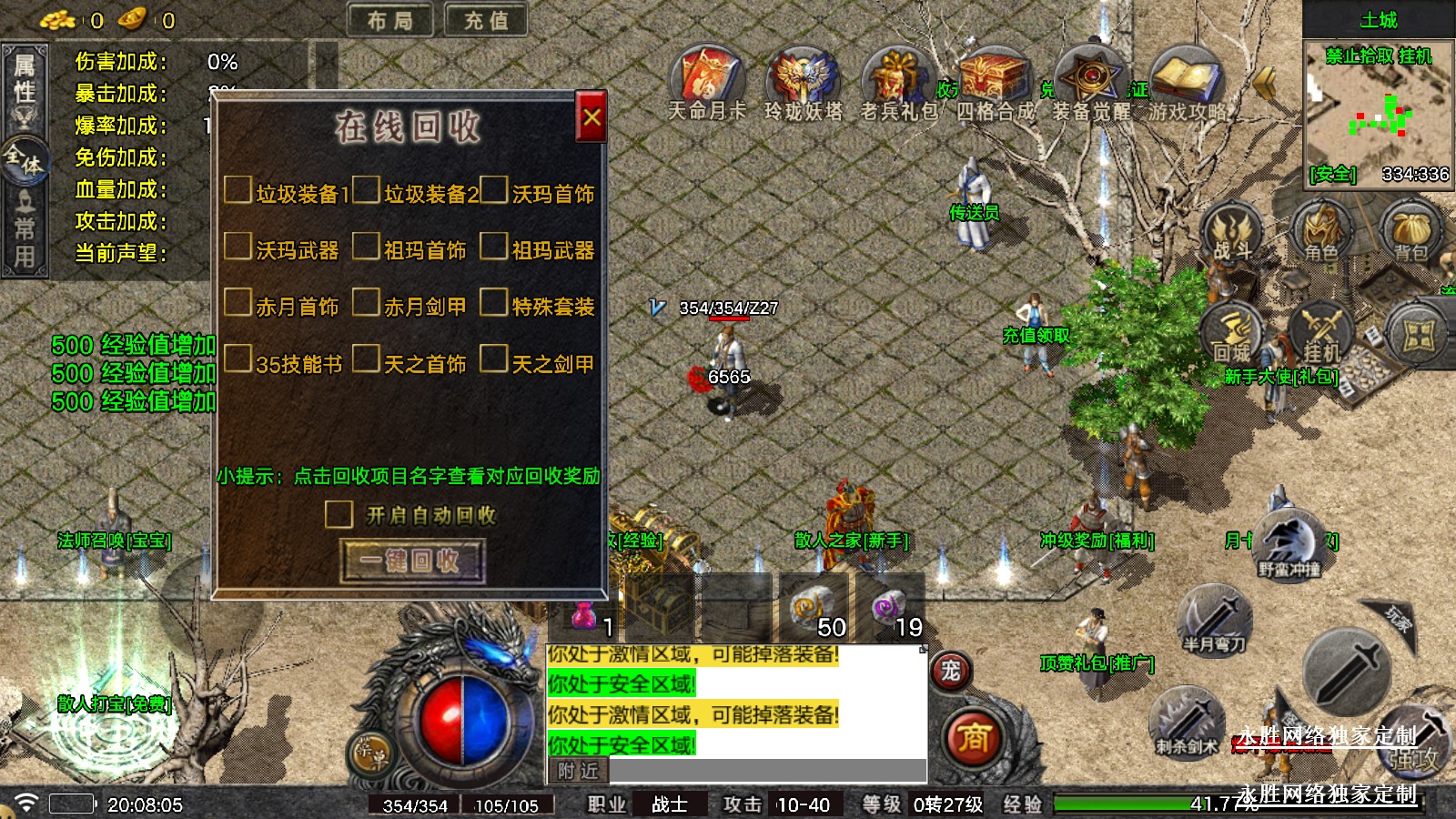
Task: Switch to the 附近 chat tab
Action: (579, 772)
